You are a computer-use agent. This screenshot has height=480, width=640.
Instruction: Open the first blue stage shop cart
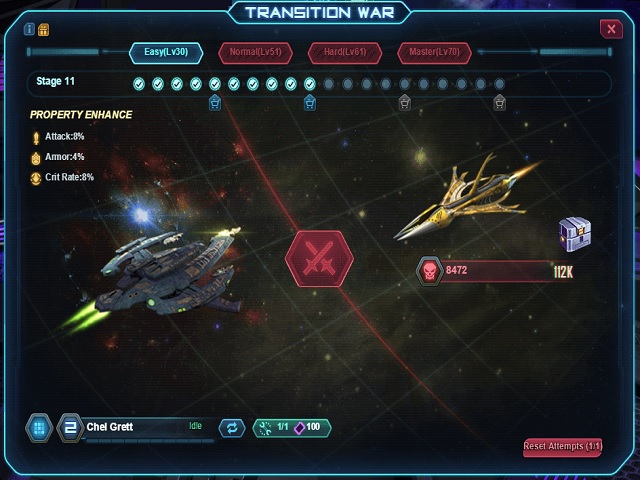click(214, 102)
